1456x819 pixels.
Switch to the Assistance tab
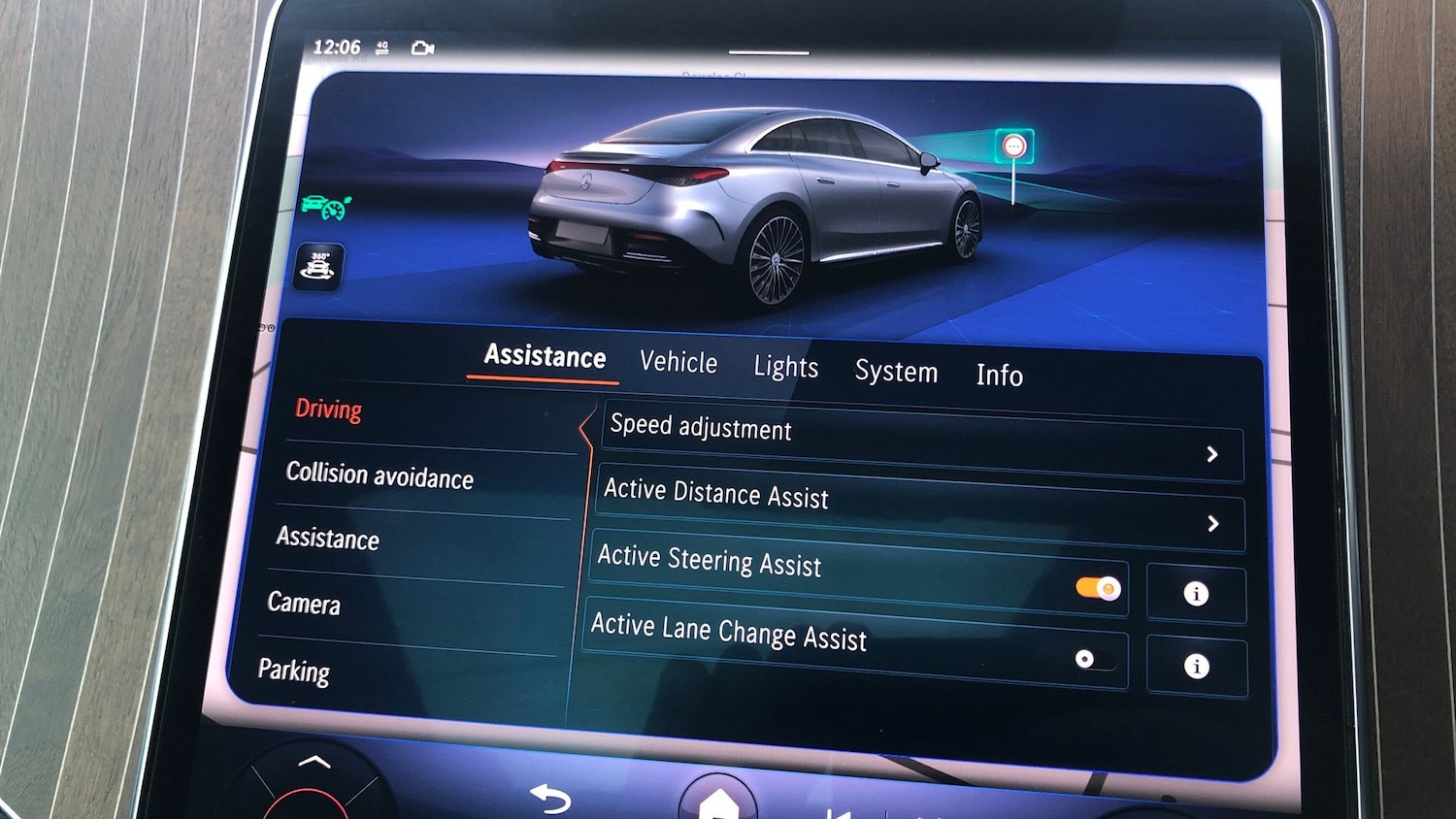(545, 356)
